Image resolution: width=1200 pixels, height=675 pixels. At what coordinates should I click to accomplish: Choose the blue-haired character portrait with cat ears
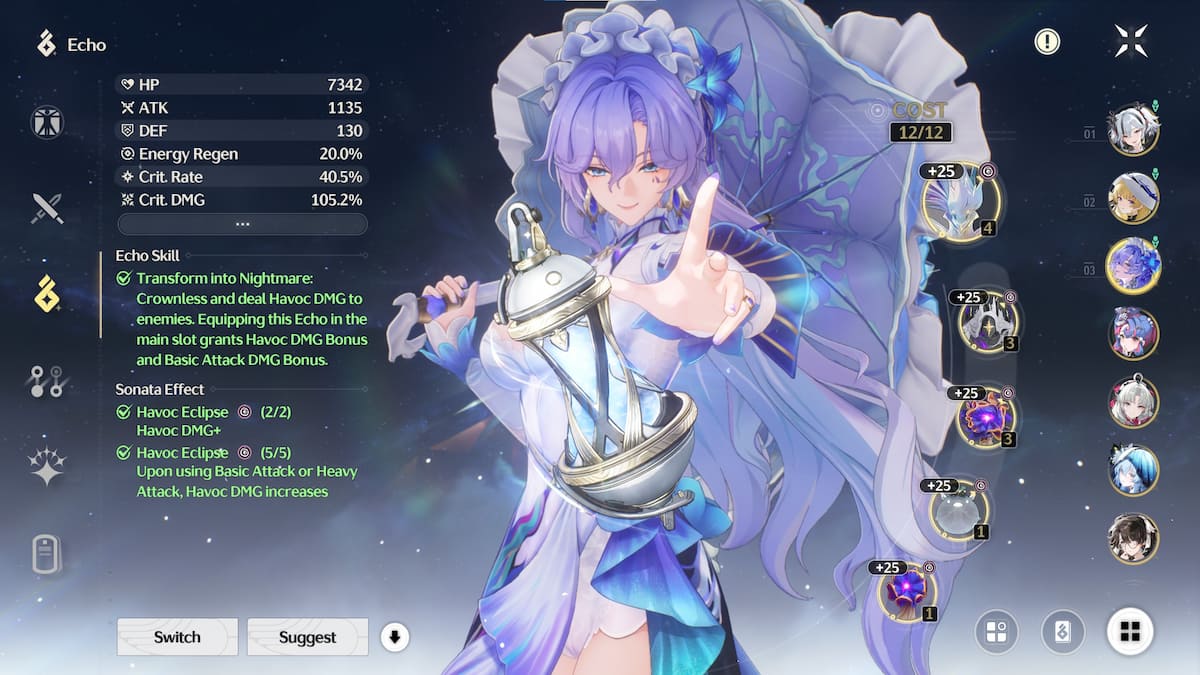[1133, 470]
